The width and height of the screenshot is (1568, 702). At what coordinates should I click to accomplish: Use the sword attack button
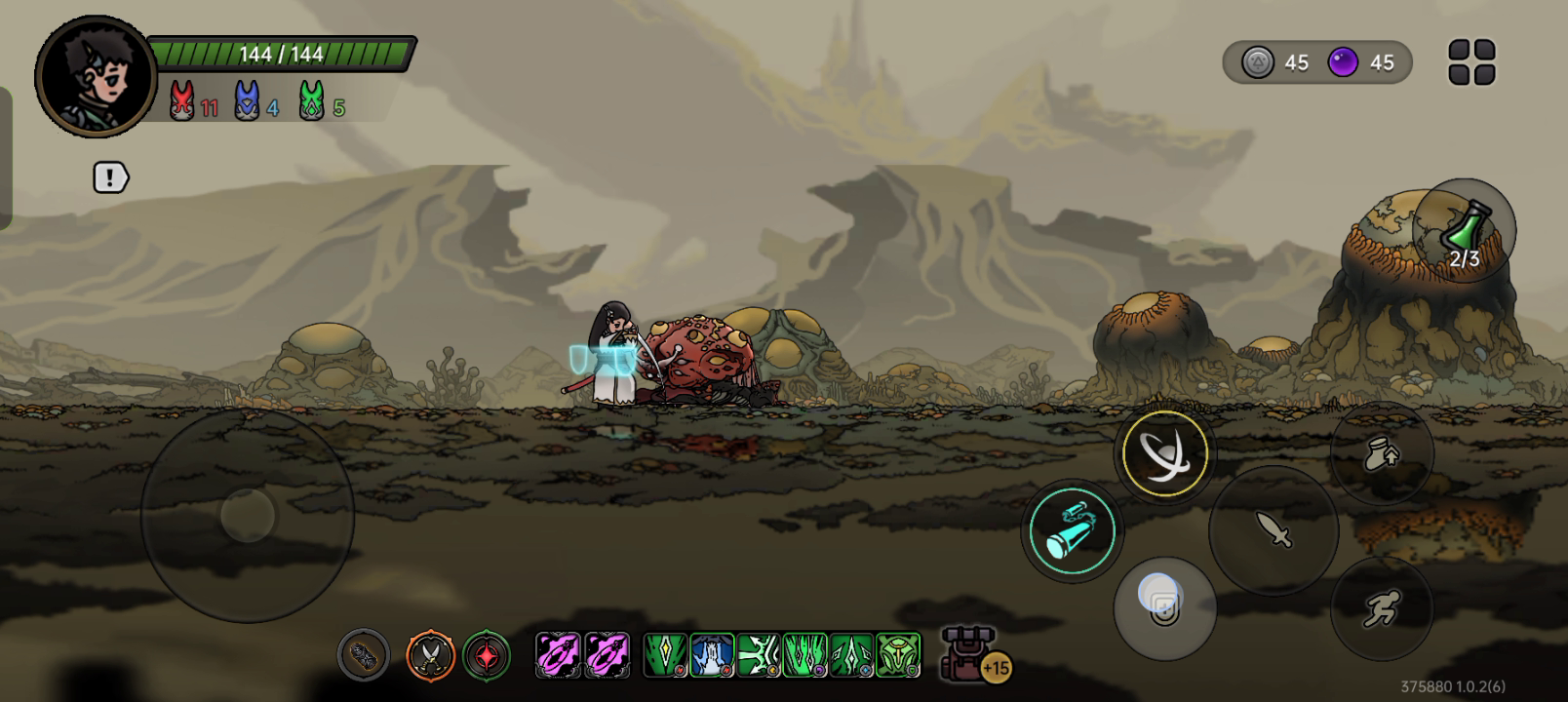click(1274, 529)
